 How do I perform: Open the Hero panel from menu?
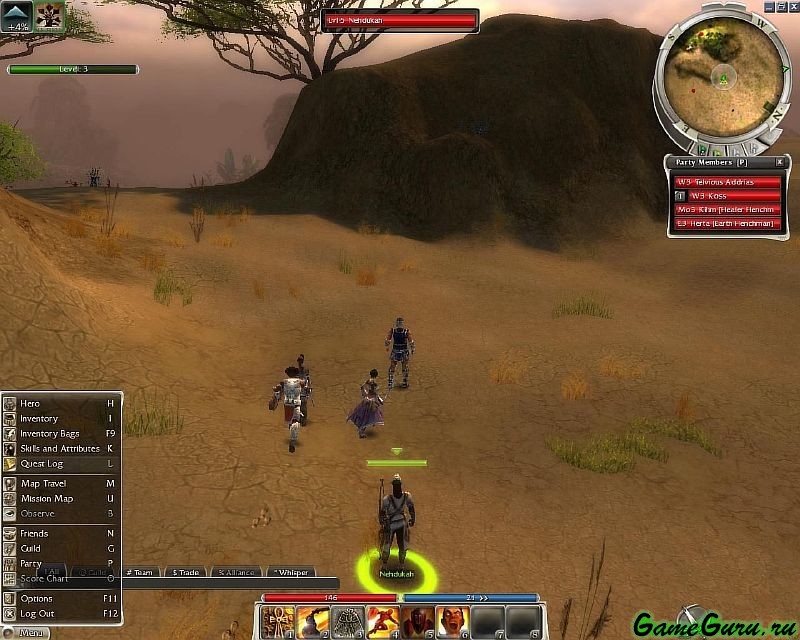click(x=30, y=403)
